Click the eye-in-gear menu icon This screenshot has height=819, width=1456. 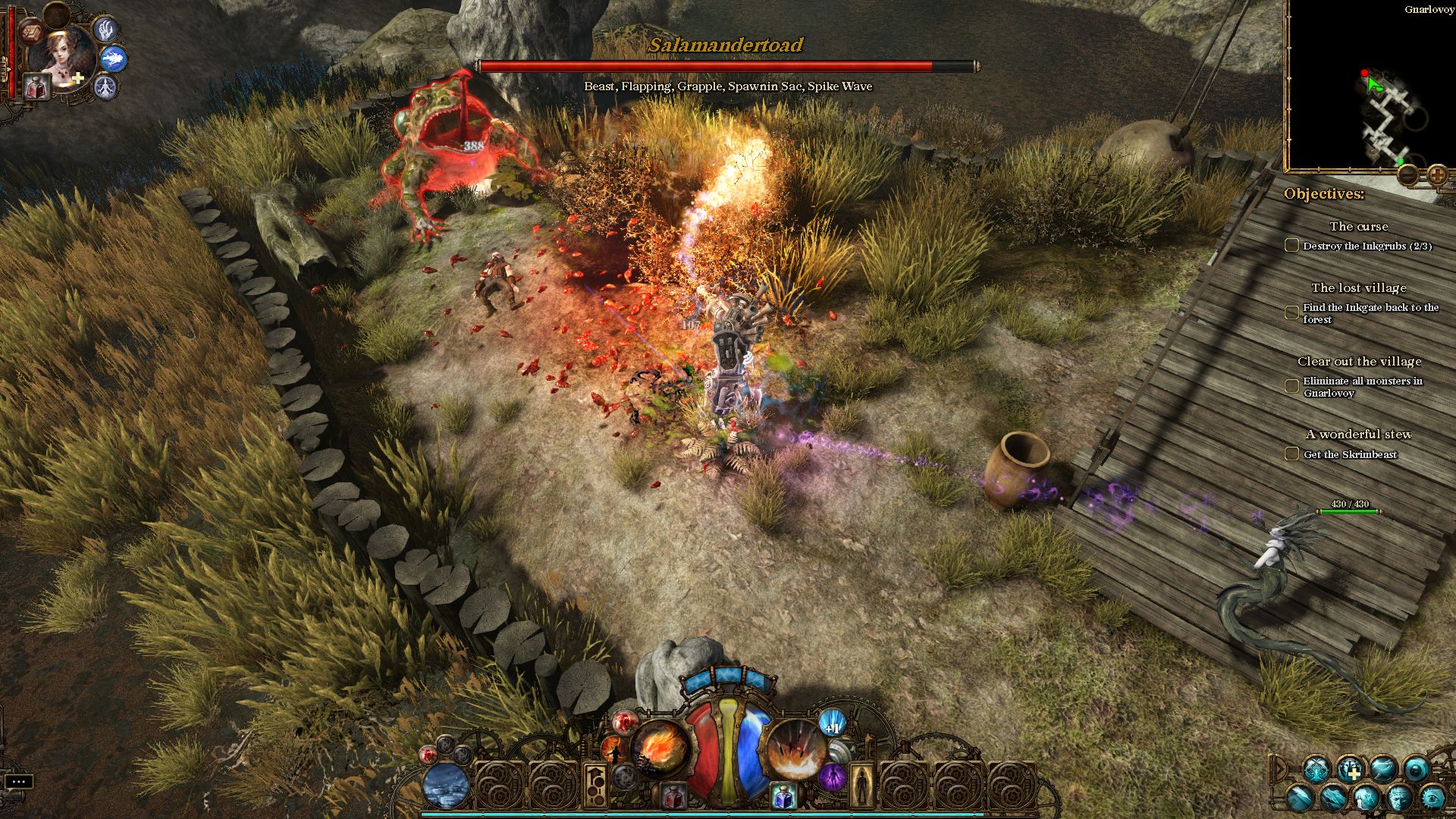tap(1432, 799)
